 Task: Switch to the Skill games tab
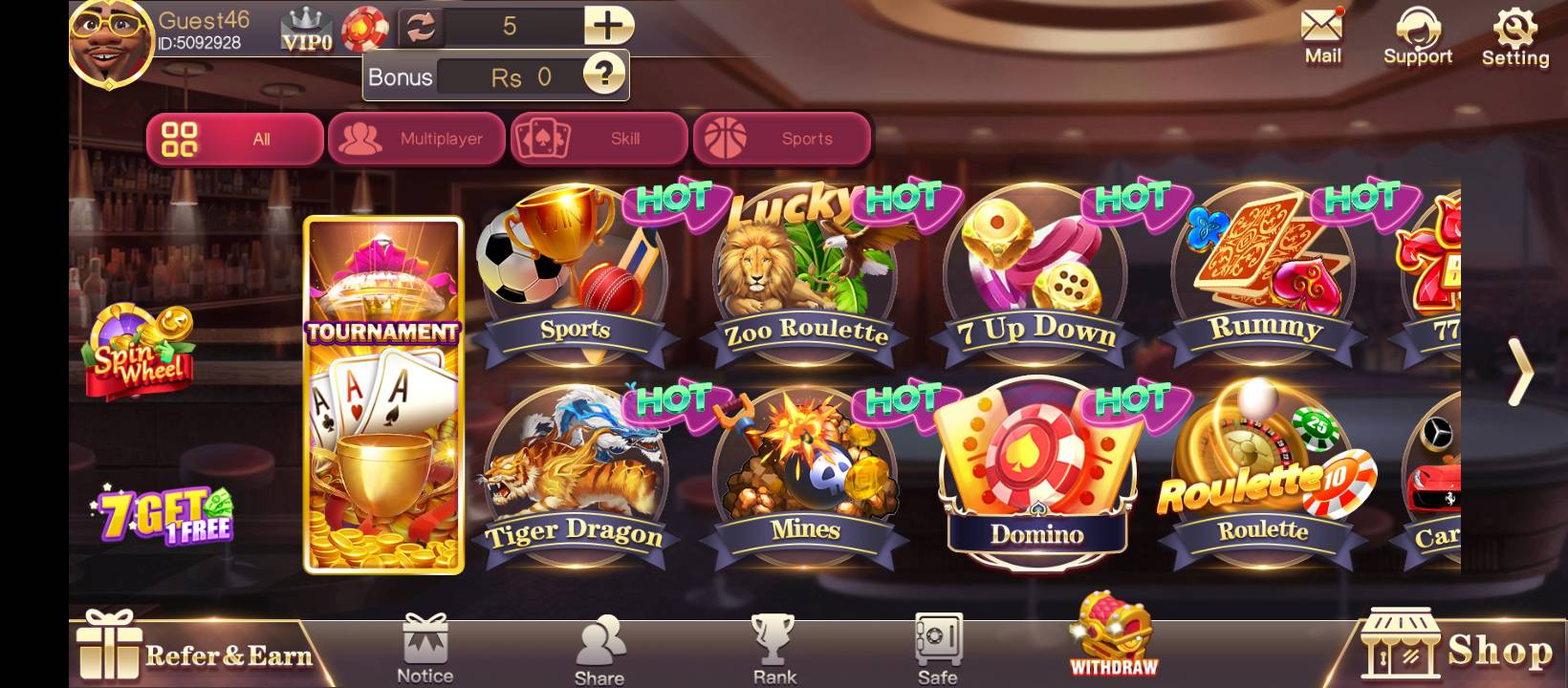tap(599, 139)
